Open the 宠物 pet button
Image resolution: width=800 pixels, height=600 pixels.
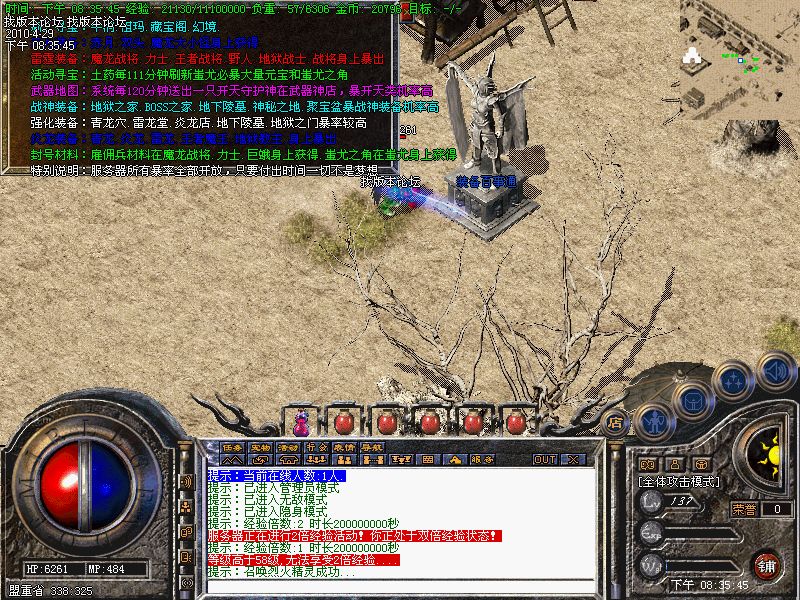[261, 446]
